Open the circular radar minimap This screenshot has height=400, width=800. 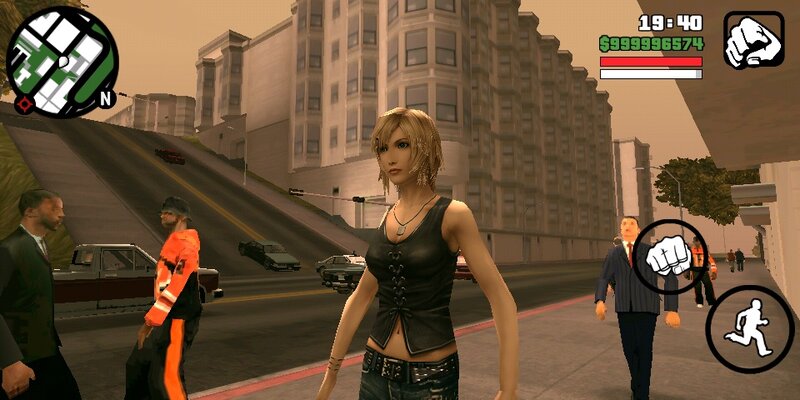[x=61, y=62]
